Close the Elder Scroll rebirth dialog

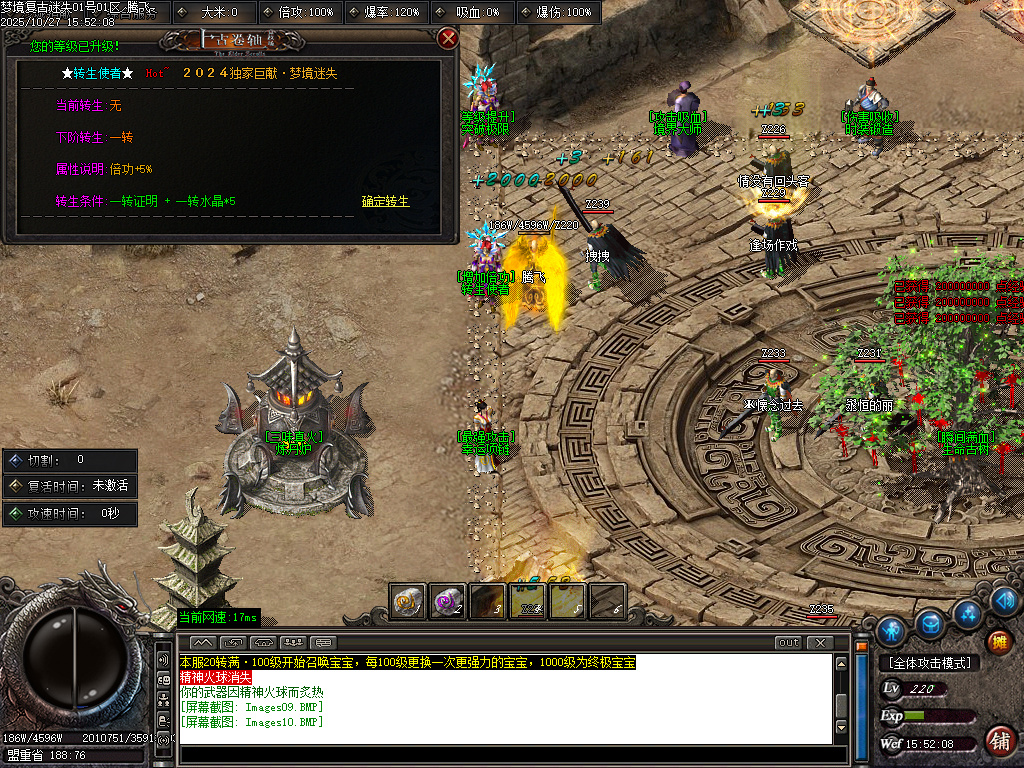coord(448,38)
